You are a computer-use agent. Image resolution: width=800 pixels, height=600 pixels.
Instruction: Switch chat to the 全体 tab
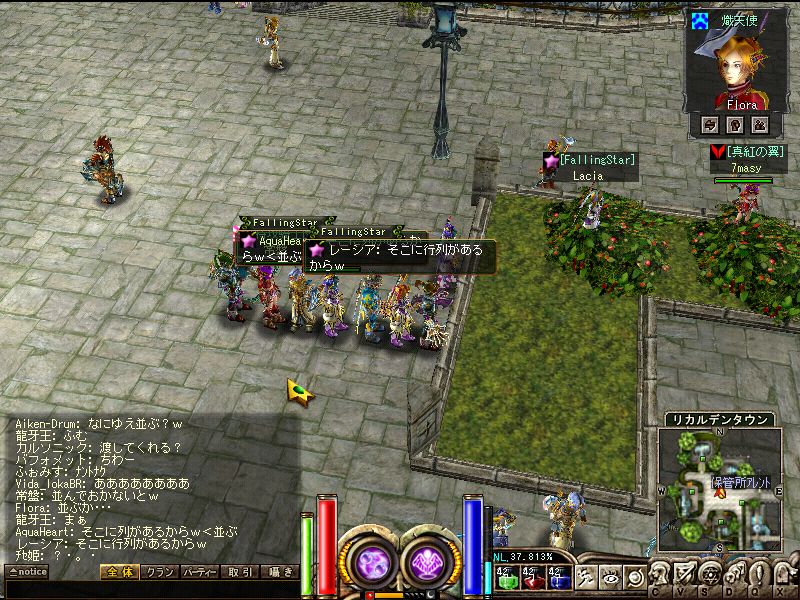click(118, 572)
